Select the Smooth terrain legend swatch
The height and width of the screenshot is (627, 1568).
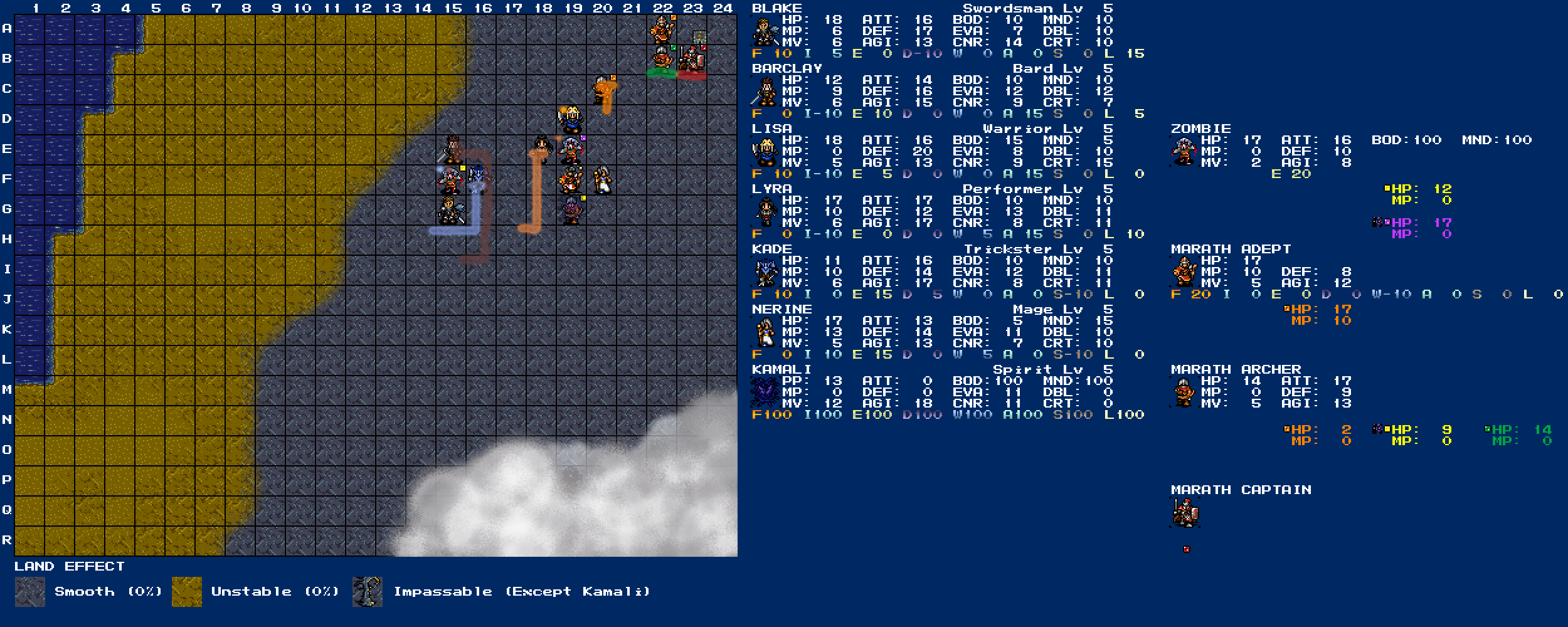(x=30, y=592)
